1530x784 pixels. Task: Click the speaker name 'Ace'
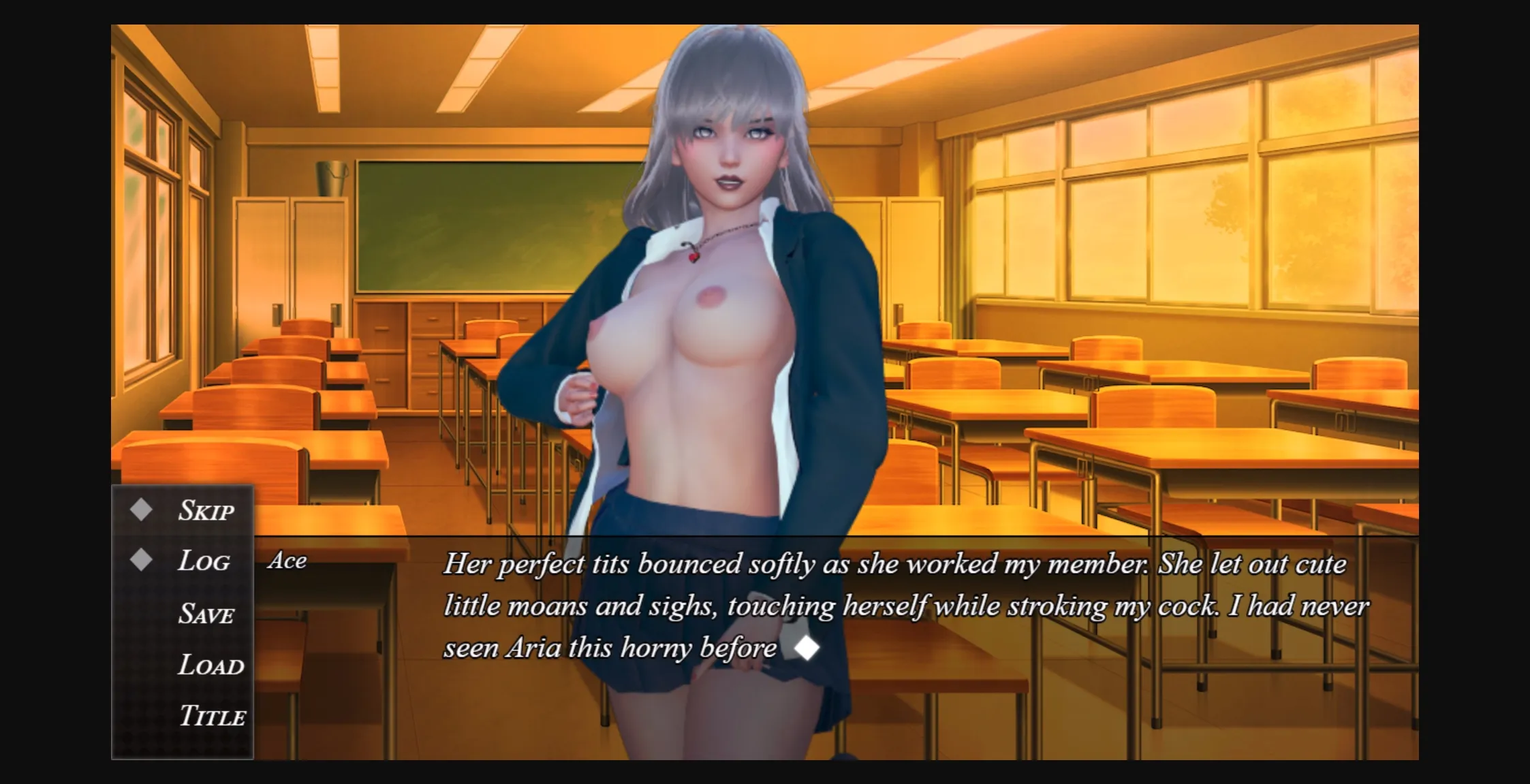point(287,561)
